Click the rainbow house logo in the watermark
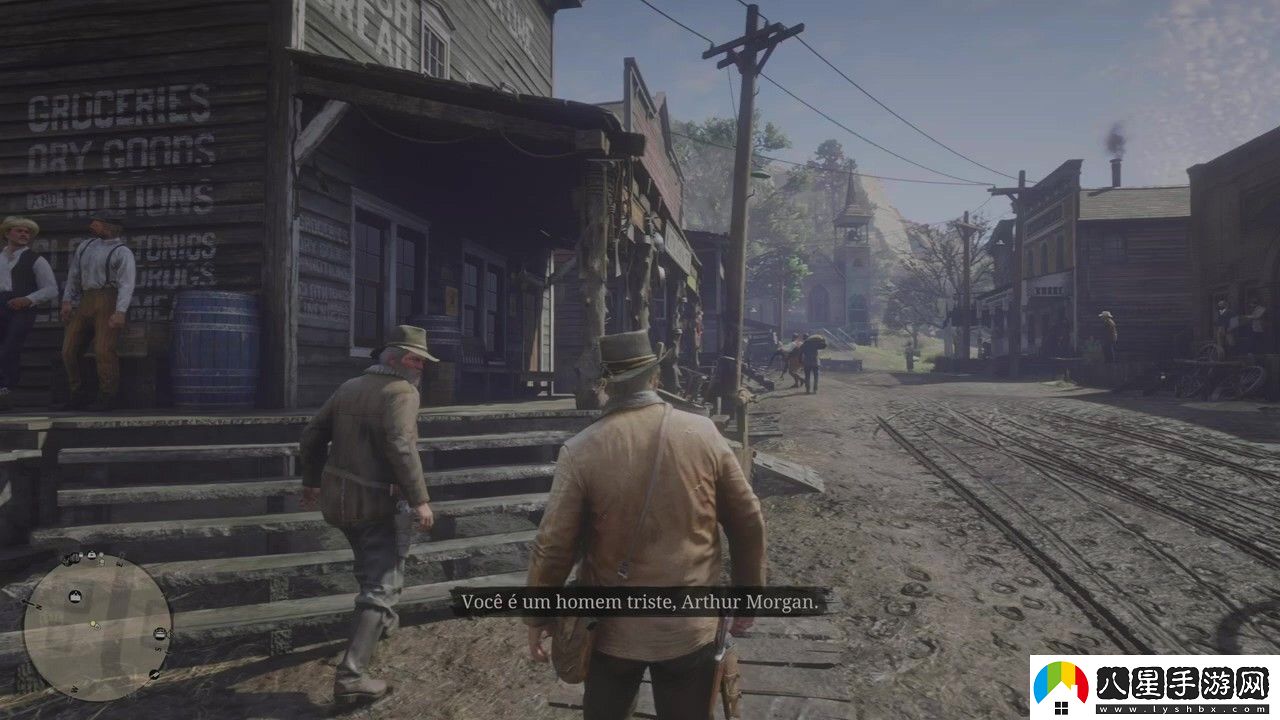Screen dimensions: 1280x720 [x=1061, y=681]
